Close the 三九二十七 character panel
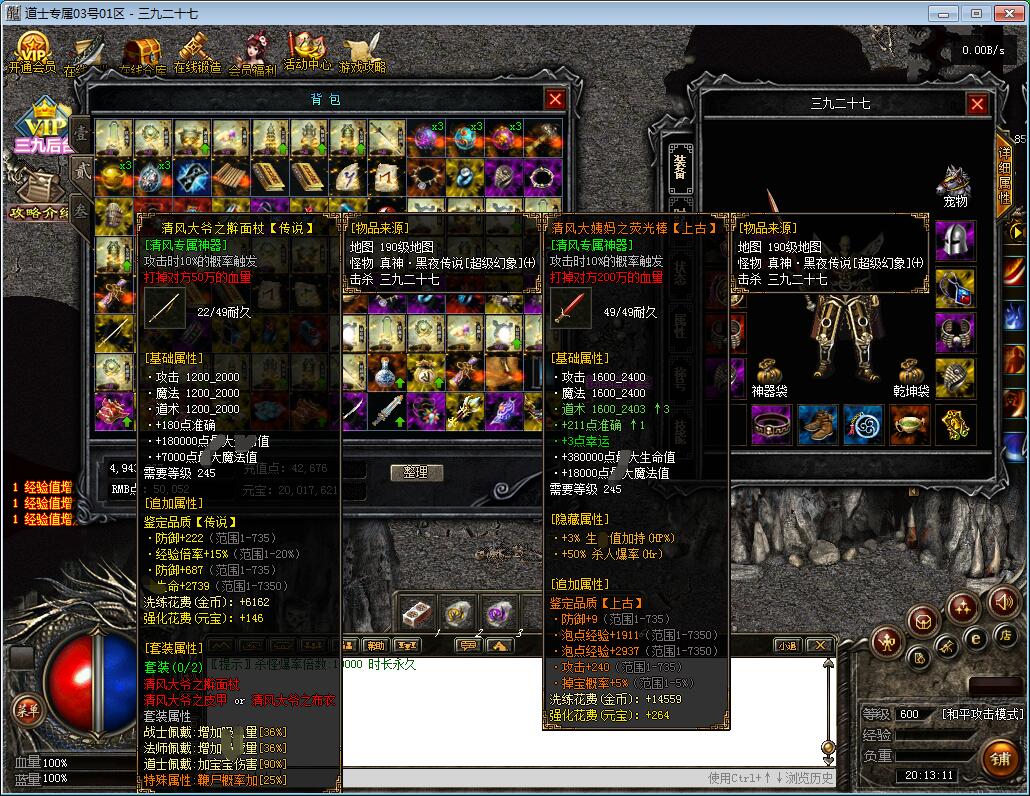The image size is (1030, 796). 977,104
